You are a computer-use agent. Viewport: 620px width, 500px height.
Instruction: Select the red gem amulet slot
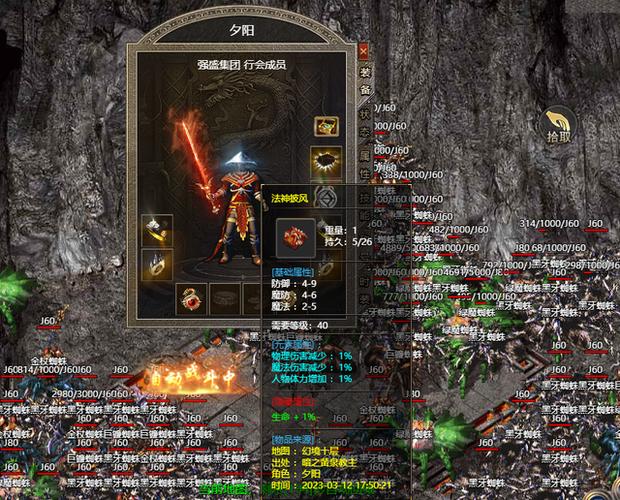coord(190,297)
